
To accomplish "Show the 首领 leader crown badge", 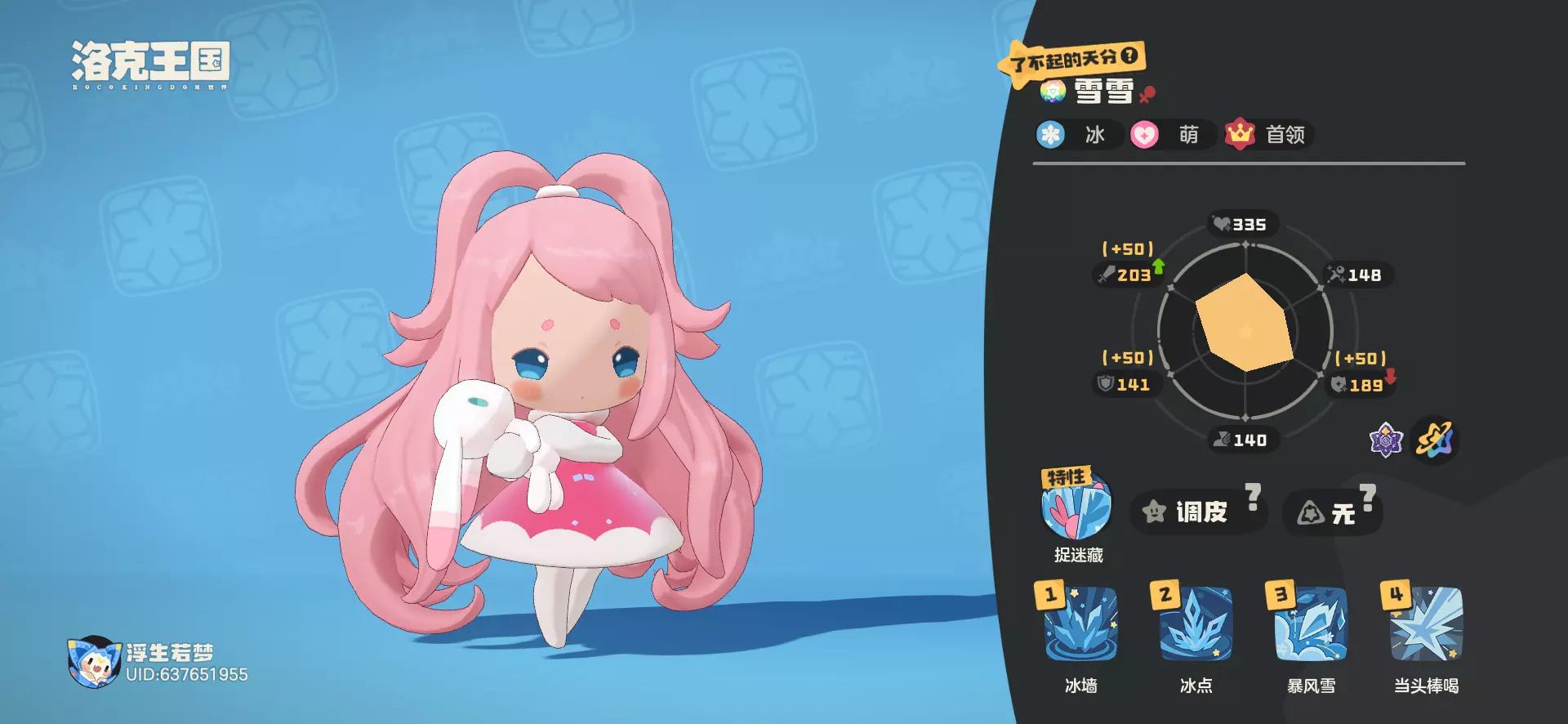I will tap(1240, 134).
